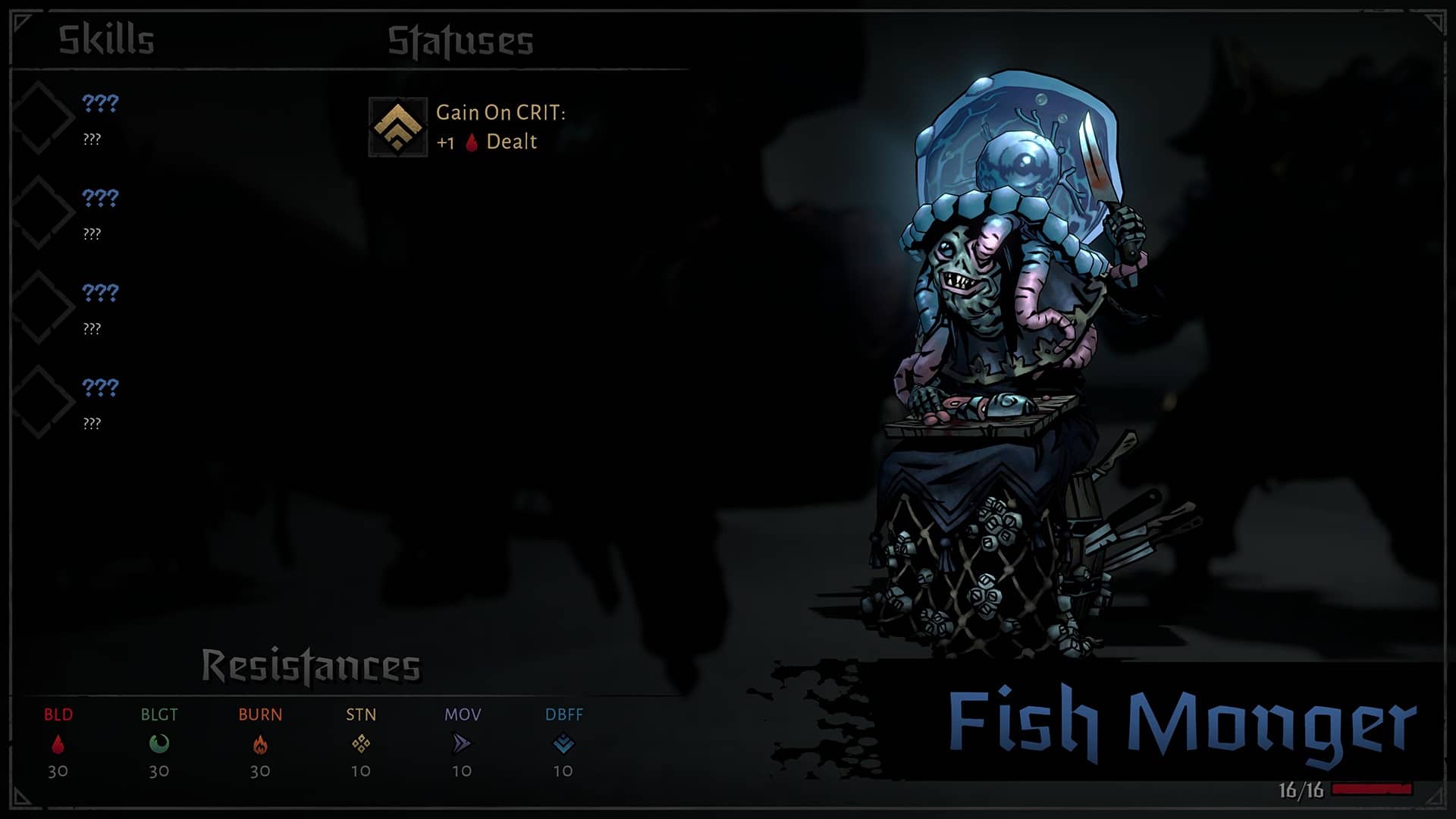The height and width of the screenshot is (819, 1456).
Task: Collapse the Resistances section header
Action: pos(311,662)
